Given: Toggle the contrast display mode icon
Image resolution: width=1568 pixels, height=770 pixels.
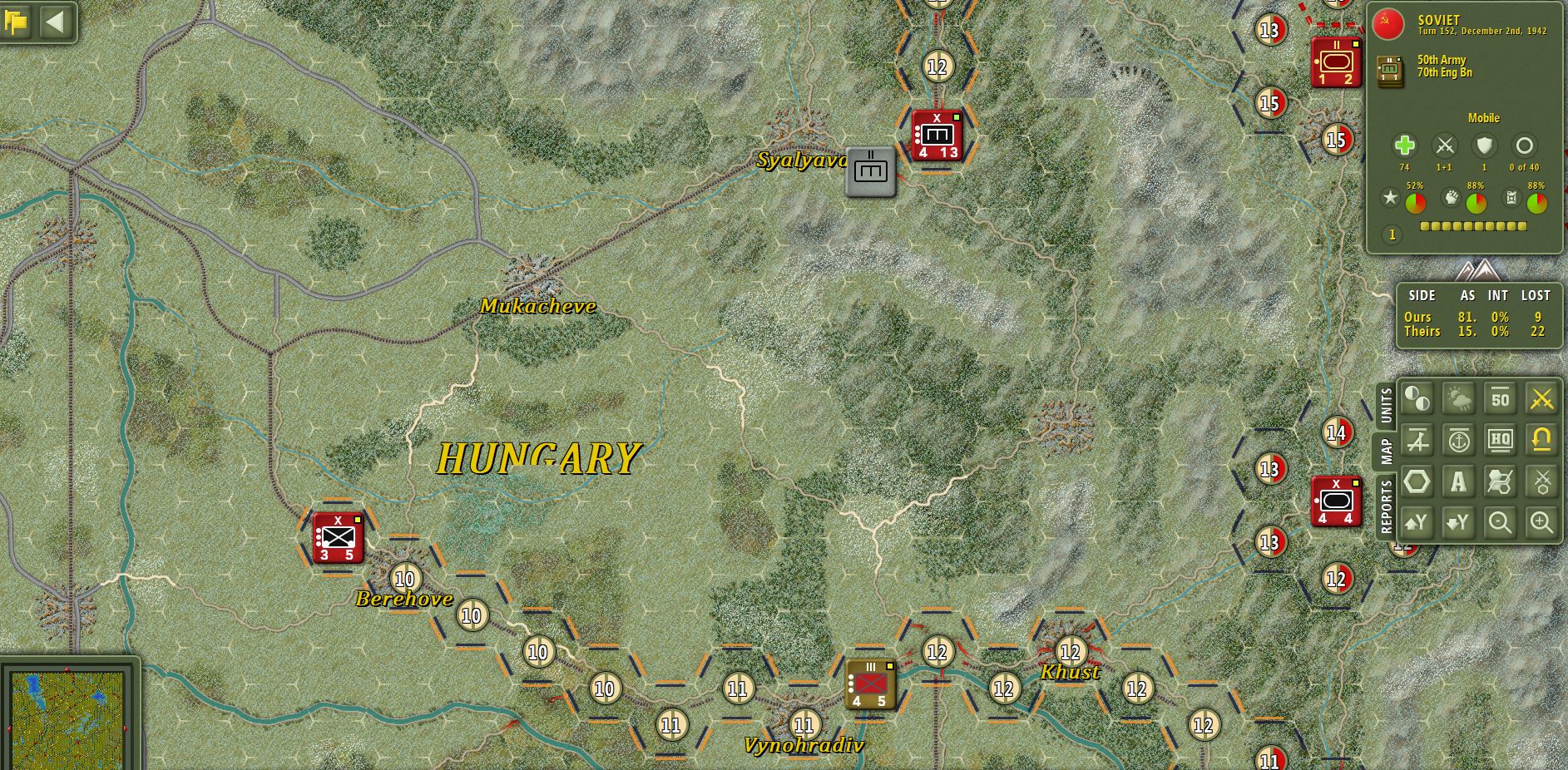Looking at the screenshot, I should [x=1418, y=398].
